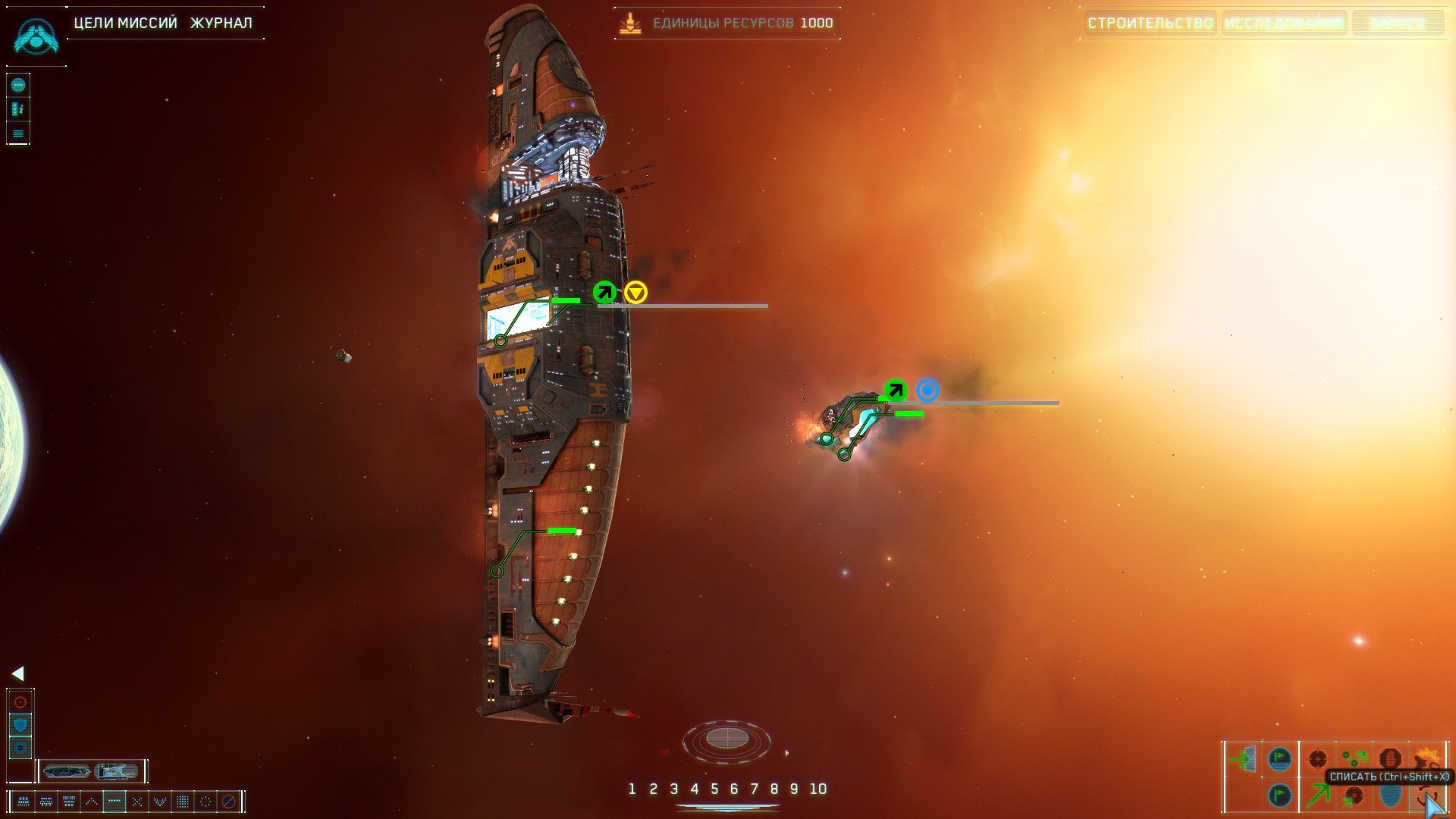Click the dock command with green arrow
This screenshot has height=819, width=1456.
pos(1243,758)
